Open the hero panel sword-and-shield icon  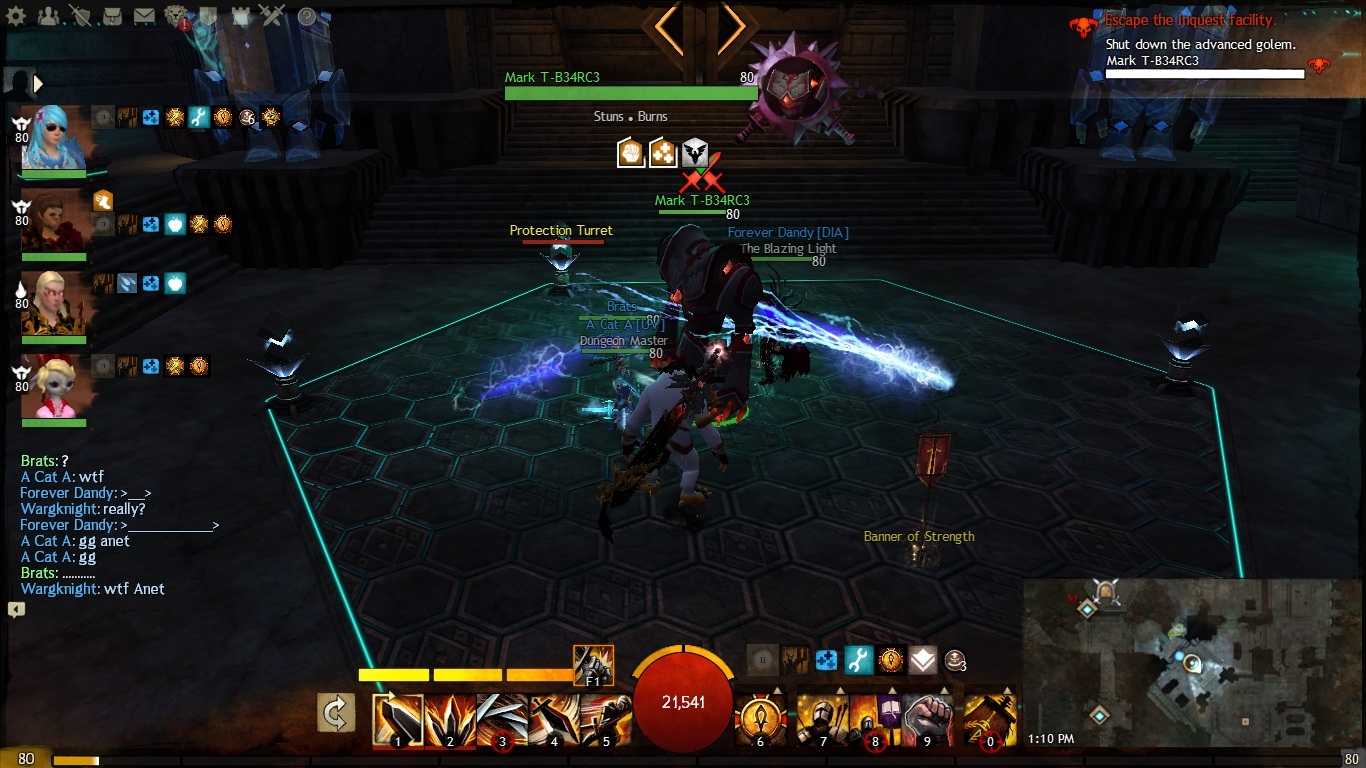tap(80, 16)
